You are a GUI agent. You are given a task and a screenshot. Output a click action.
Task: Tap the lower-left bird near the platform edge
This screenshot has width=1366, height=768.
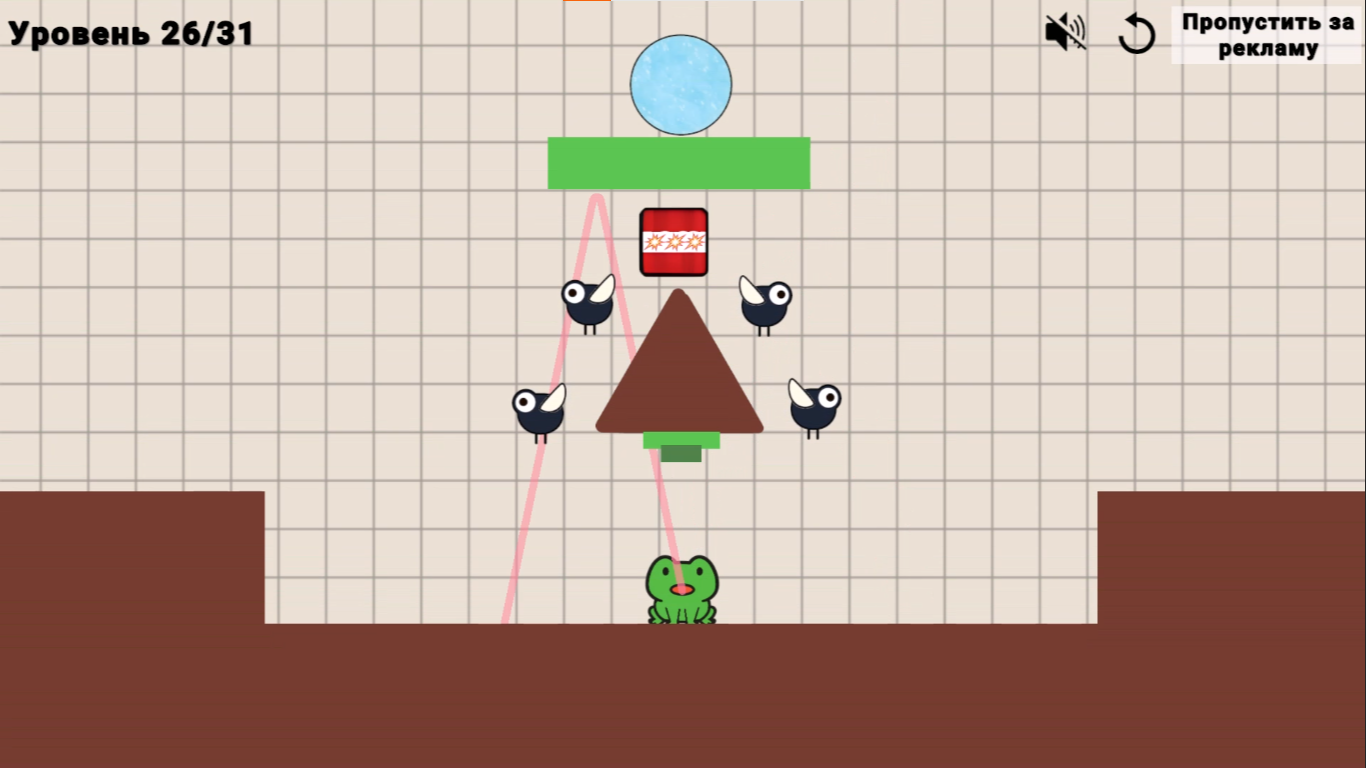(x=538, y=410)
